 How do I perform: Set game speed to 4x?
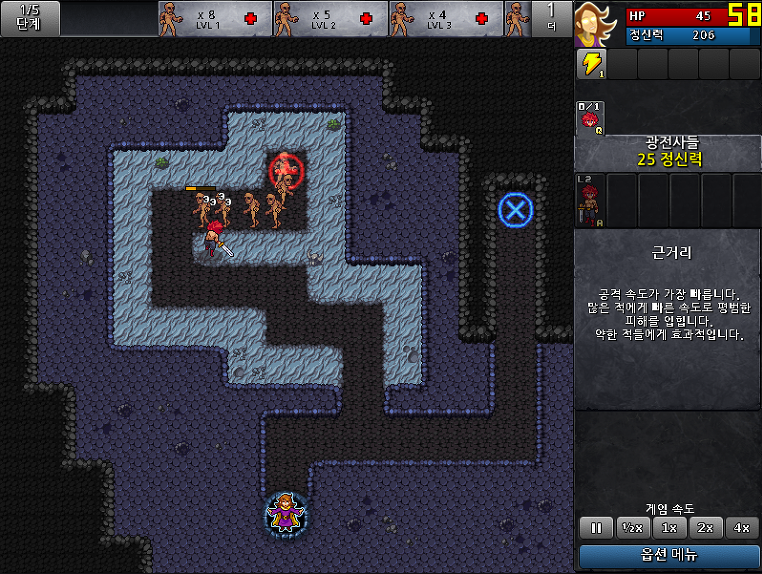click(742, 527)
